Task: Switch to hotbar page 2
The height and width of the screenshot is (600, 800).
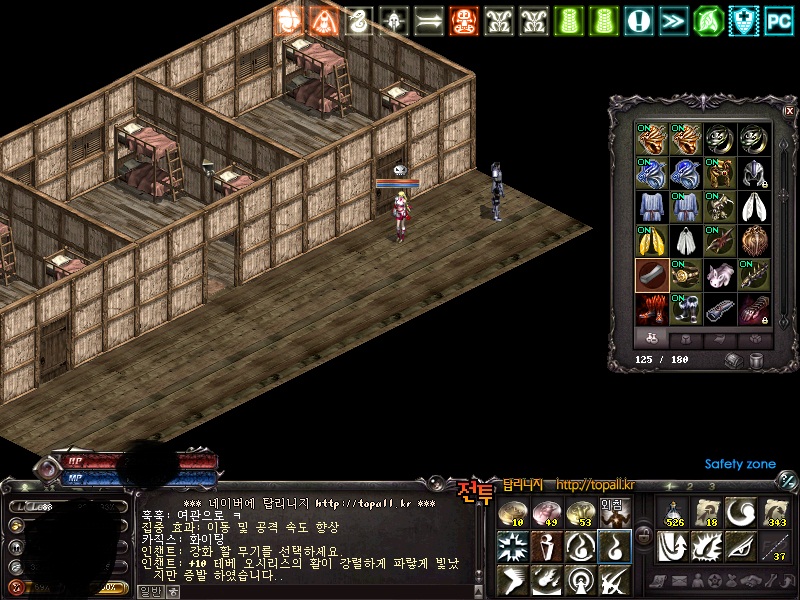Action: coord(689,486)
